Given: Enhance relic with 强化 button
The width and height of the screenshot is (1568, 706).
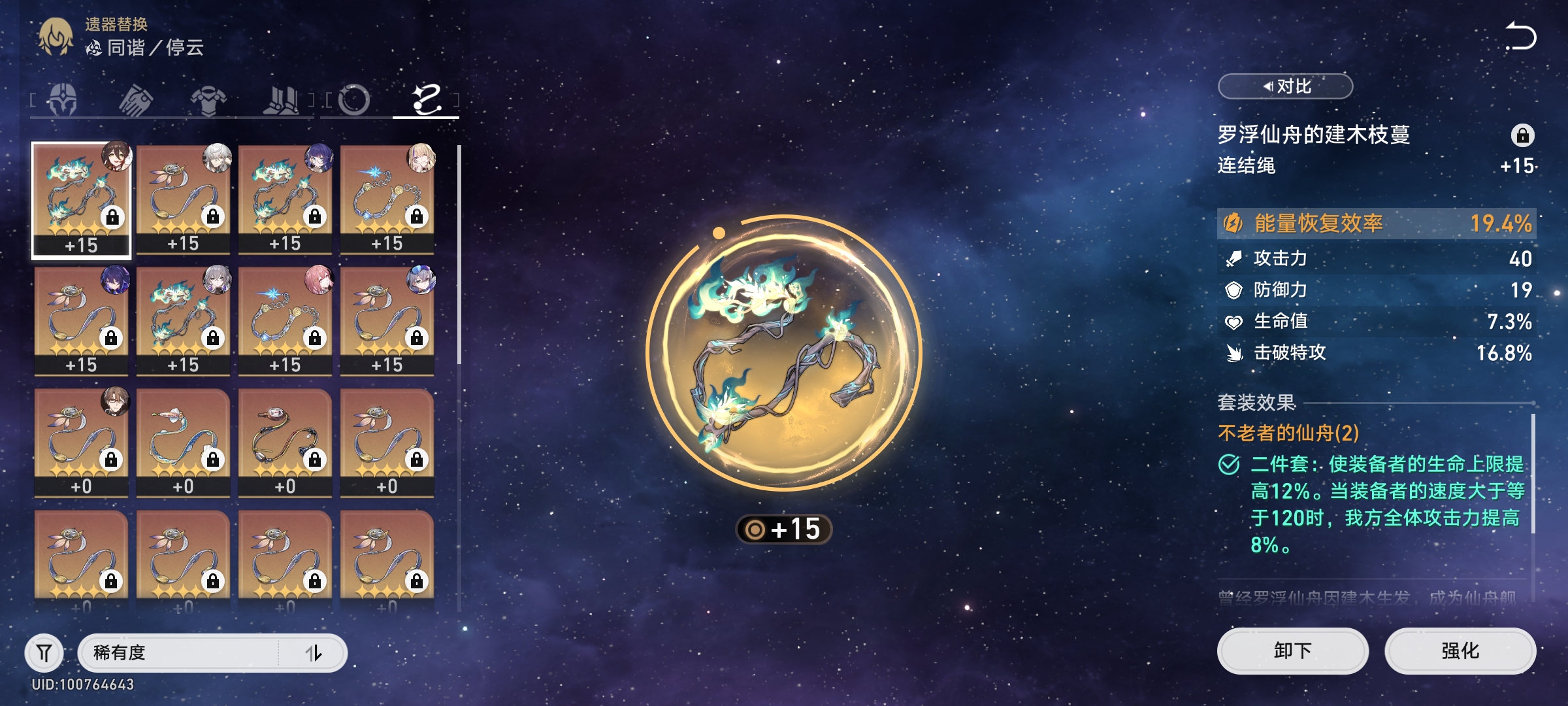Looking at the screenshot, I should (1460, 650).
